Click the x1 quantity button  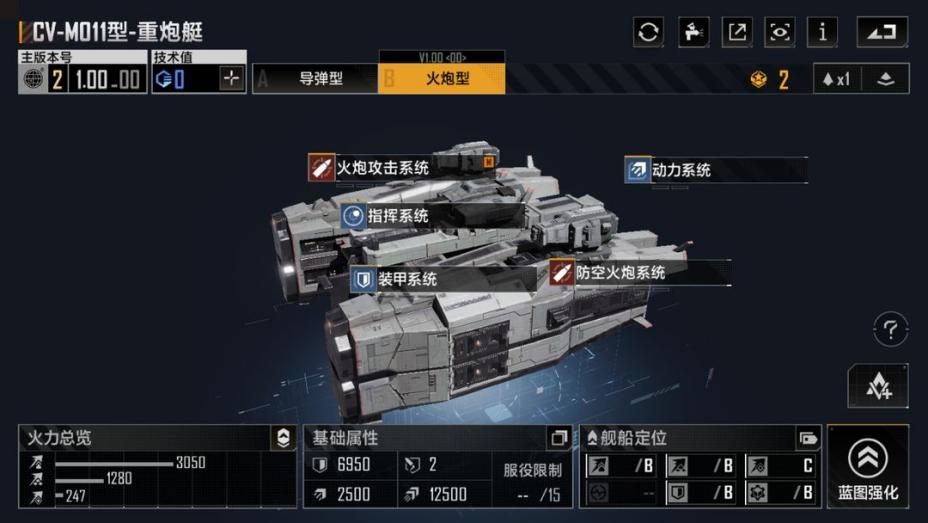[x=836, y=79]
